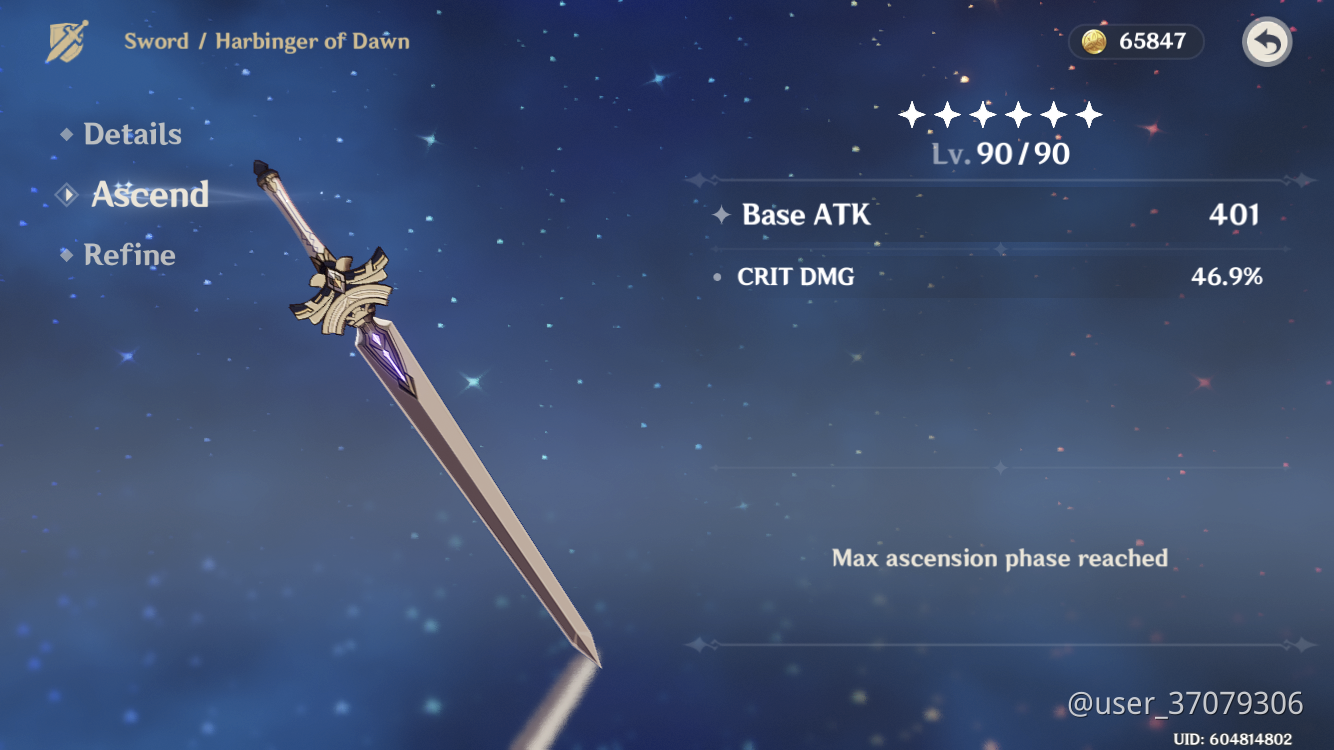
Task: Click the diamond marker next to Base ATK
Action: (722, 215)
